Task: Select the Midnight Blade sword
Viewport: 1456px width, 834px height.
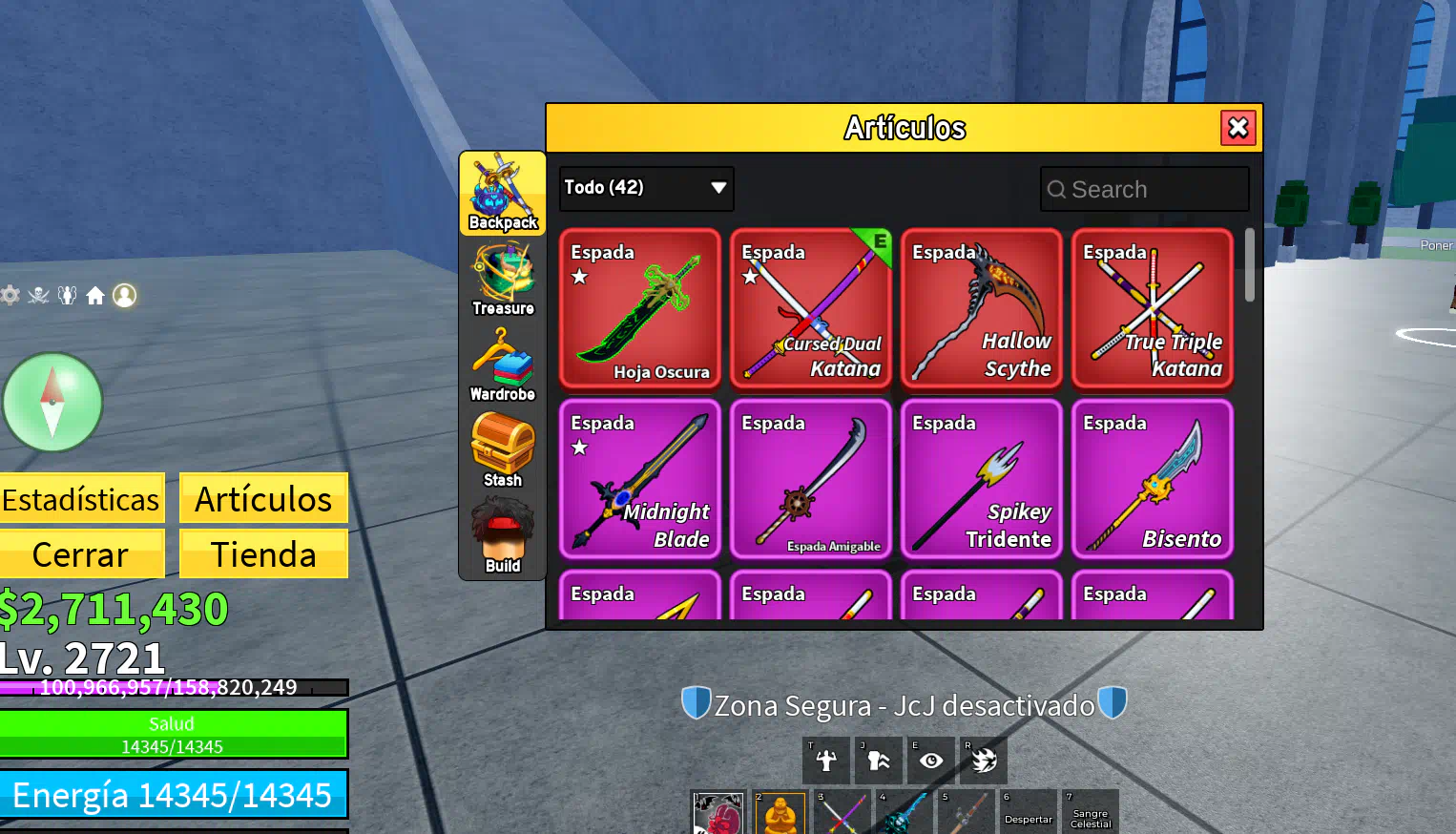Action: pos(640,479)
